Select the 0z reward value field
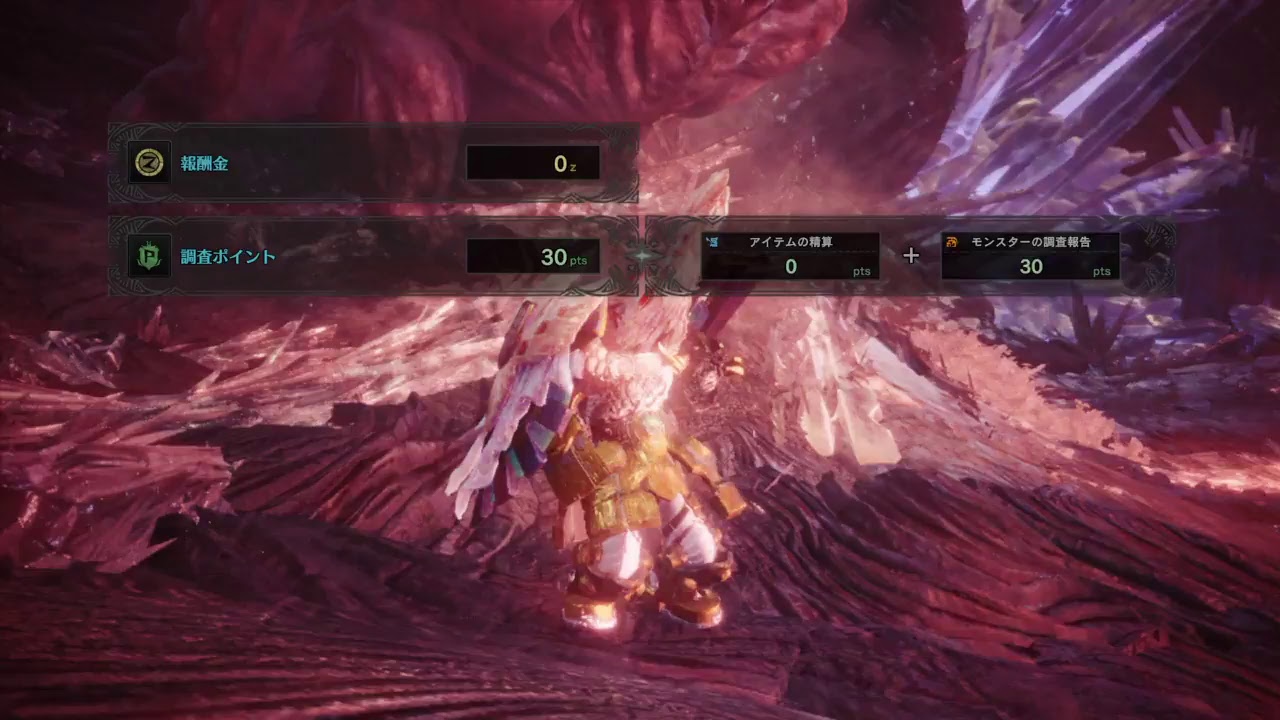The height and width of the screenshot is (720, 1280). [x=533, y=163]
